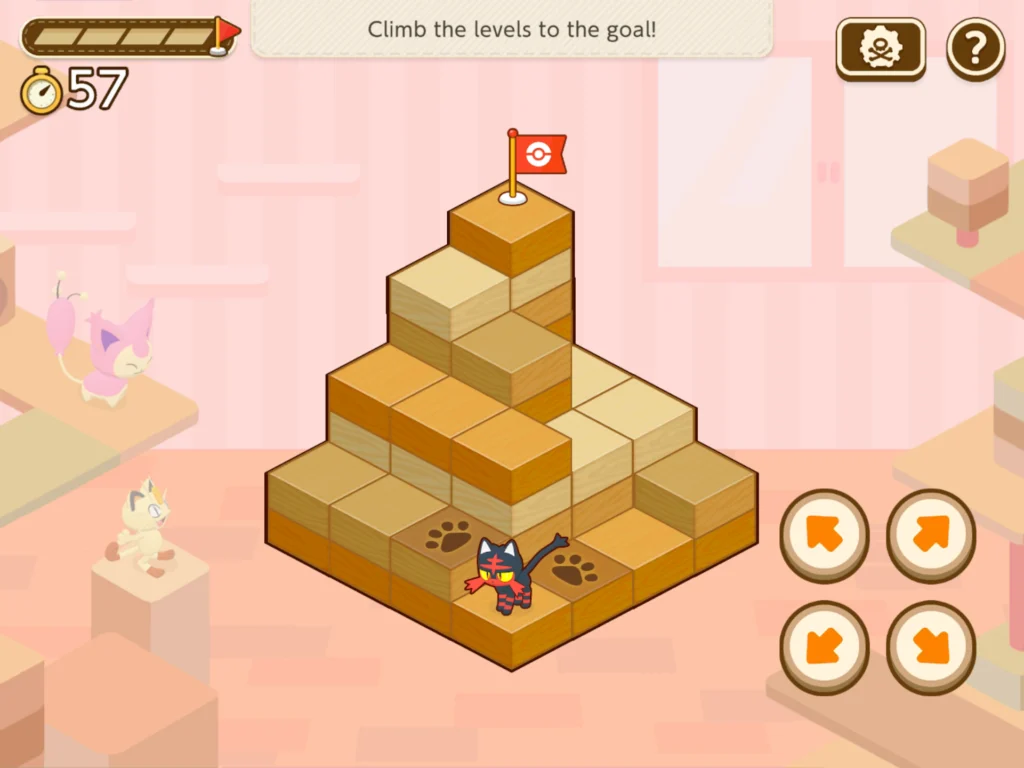1024x768 pixels.
Task: Move using the up-left arrow button
Action: [x=824, y=535]
